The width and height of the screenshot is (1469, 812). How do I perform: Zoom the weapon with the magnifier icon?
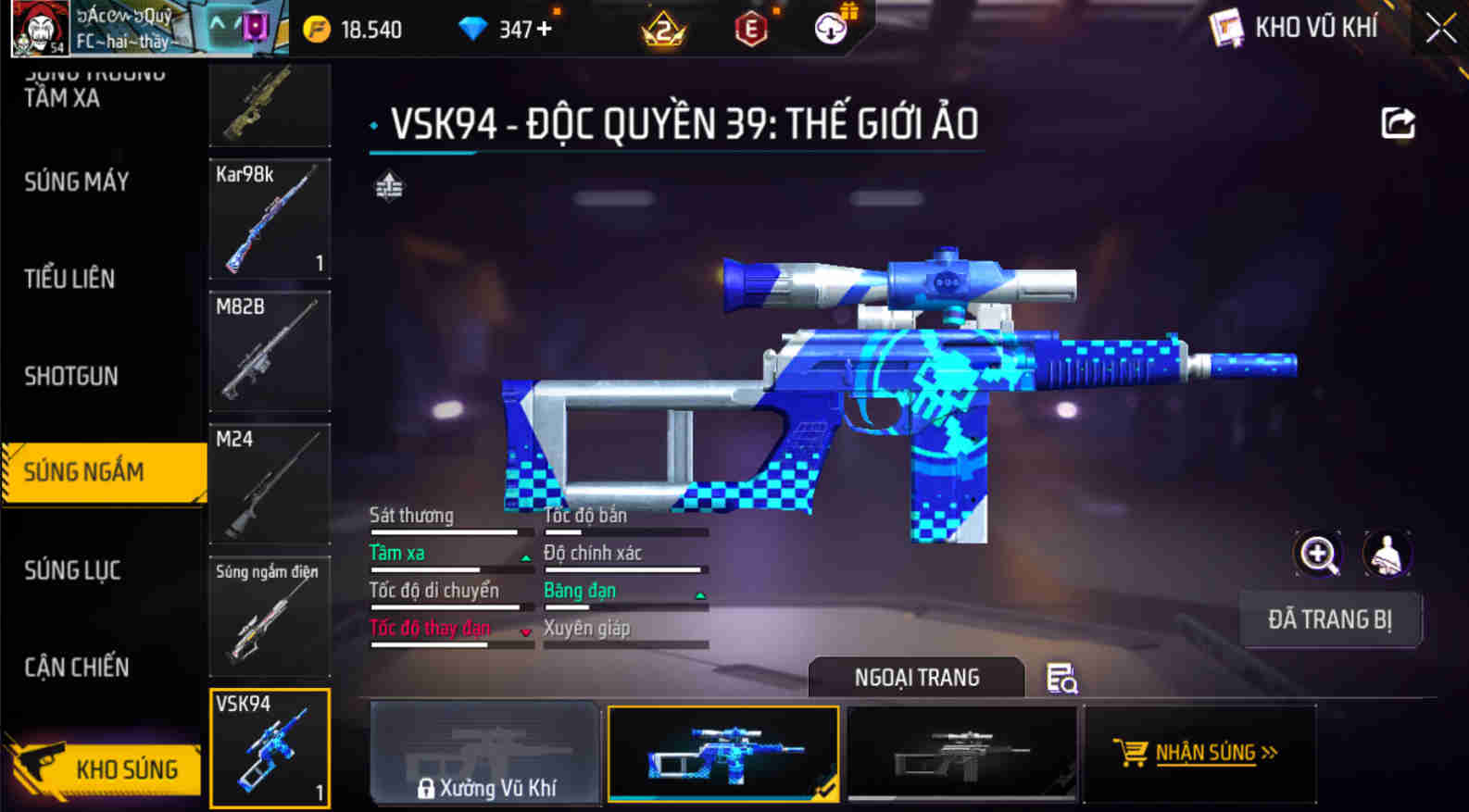[1319, 553]
